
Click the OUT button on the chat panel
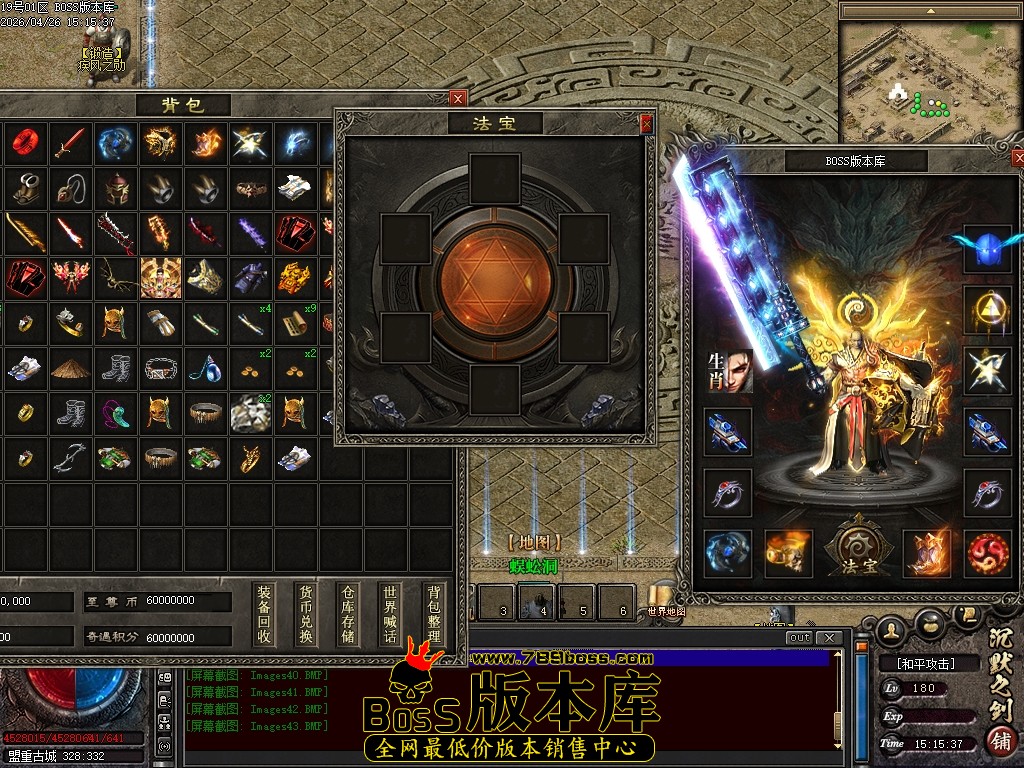point(799,638)
